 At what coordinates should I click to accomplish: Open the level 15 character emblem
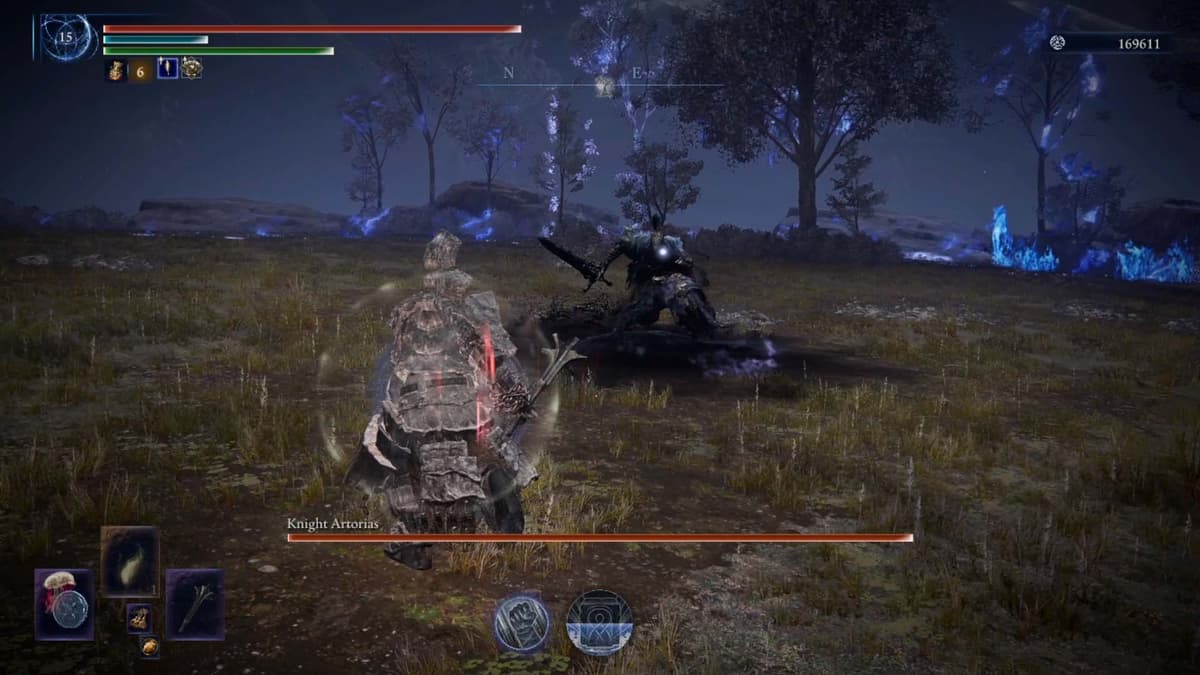67,38
